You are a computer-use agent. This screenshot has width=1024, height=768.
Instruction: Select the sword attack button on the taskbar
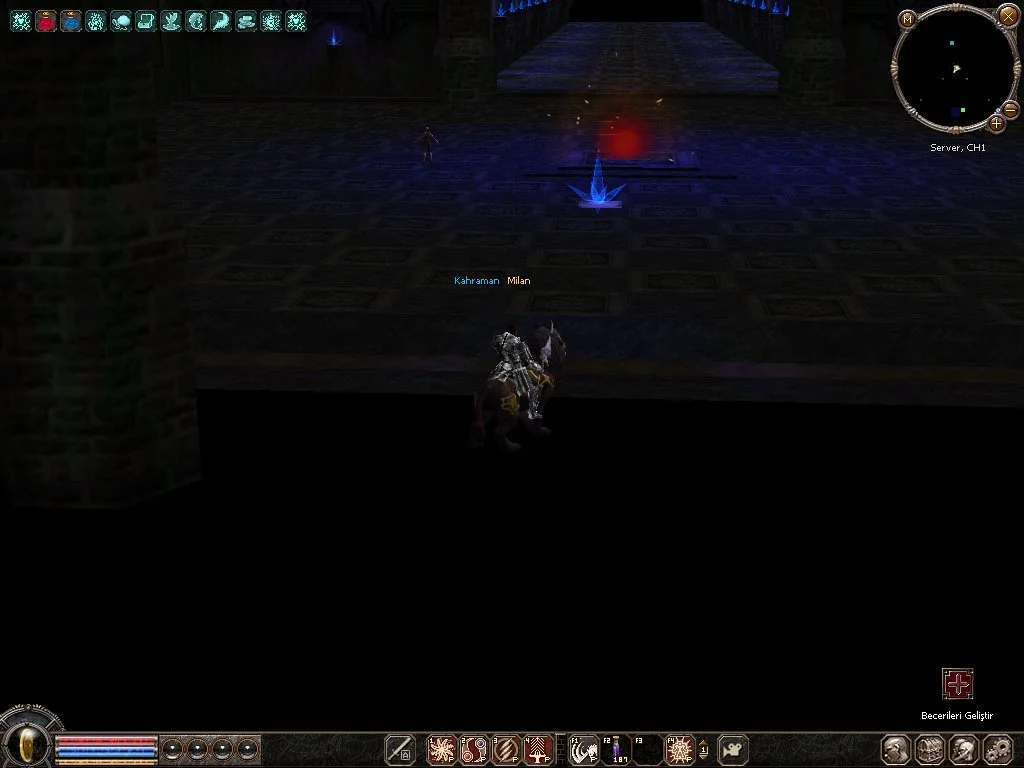click(400, 749)
